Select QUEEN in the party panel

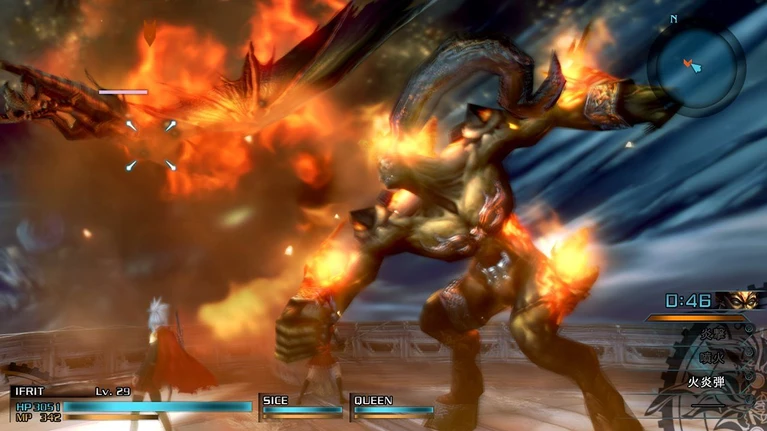(x=392, y=405)
